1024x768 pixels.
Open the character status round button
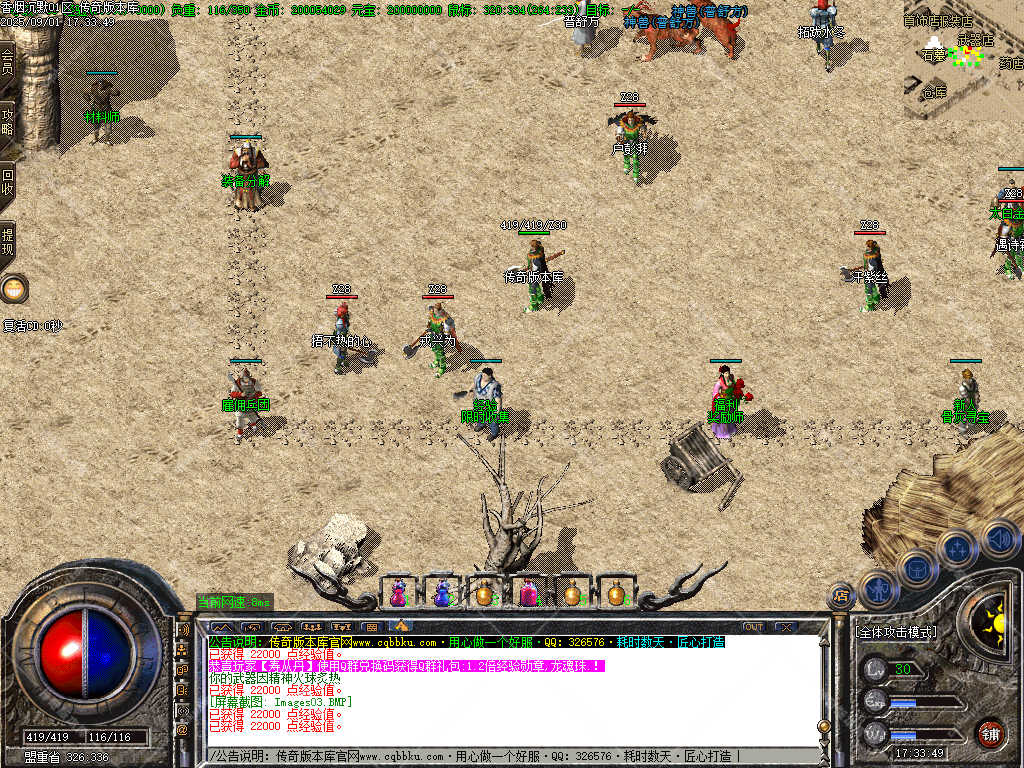pos(879,587)
